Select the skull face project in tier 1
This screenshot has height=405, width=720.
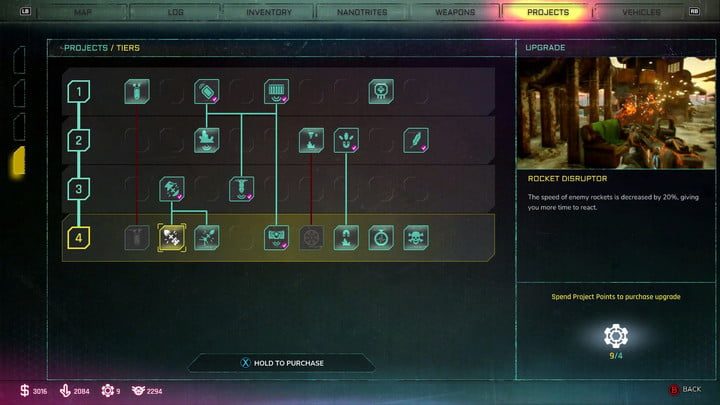[381, 93]
